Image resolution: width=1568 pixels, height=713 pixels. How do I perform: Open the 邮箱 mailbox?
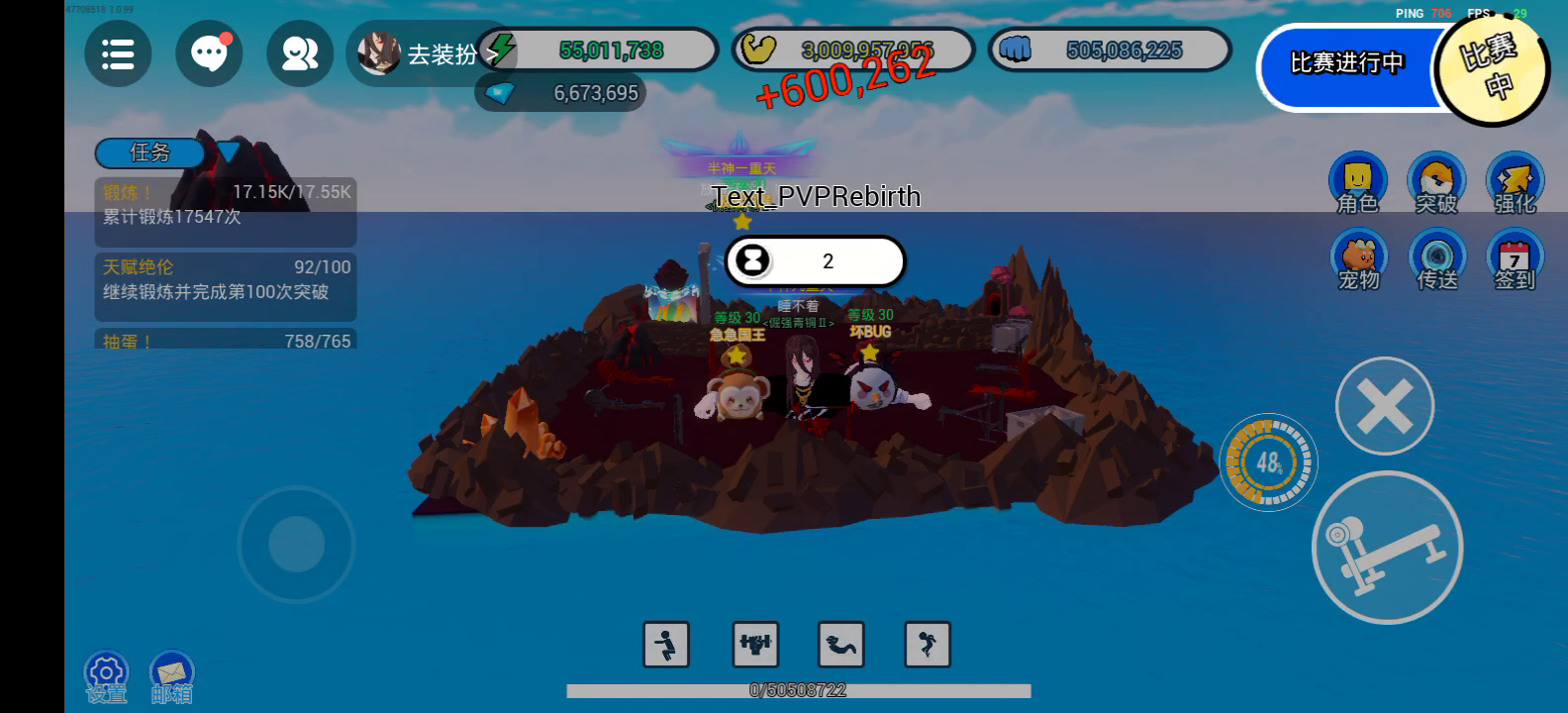pyautogui.click(x=172, y=678)
